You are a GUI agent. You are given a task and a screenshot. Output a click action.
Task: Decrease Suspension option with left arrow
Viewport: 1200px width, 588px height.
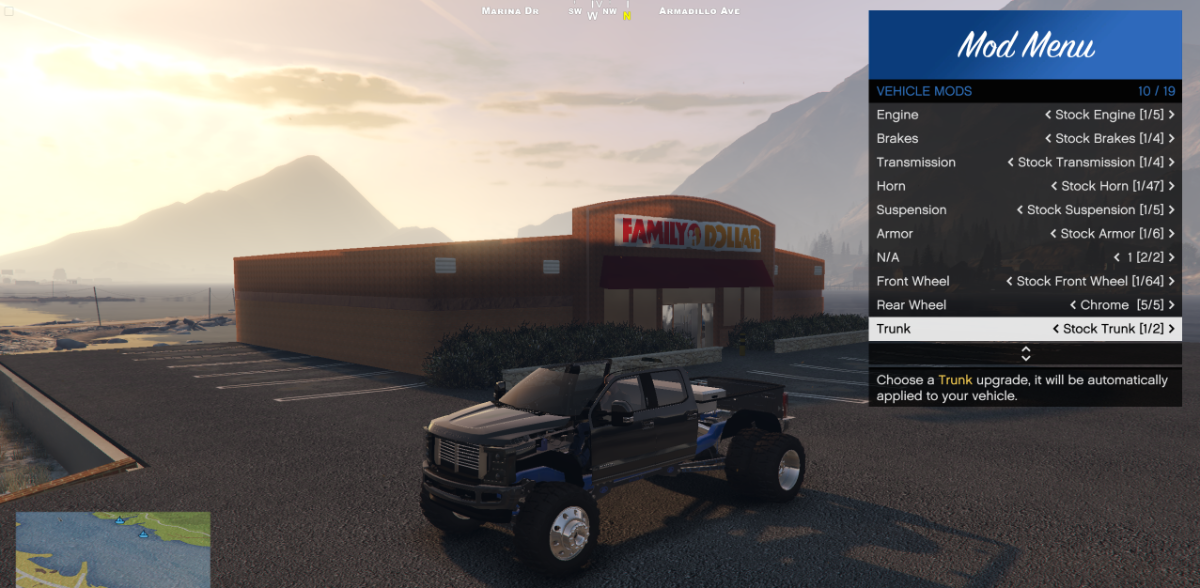click(1019, 210)
